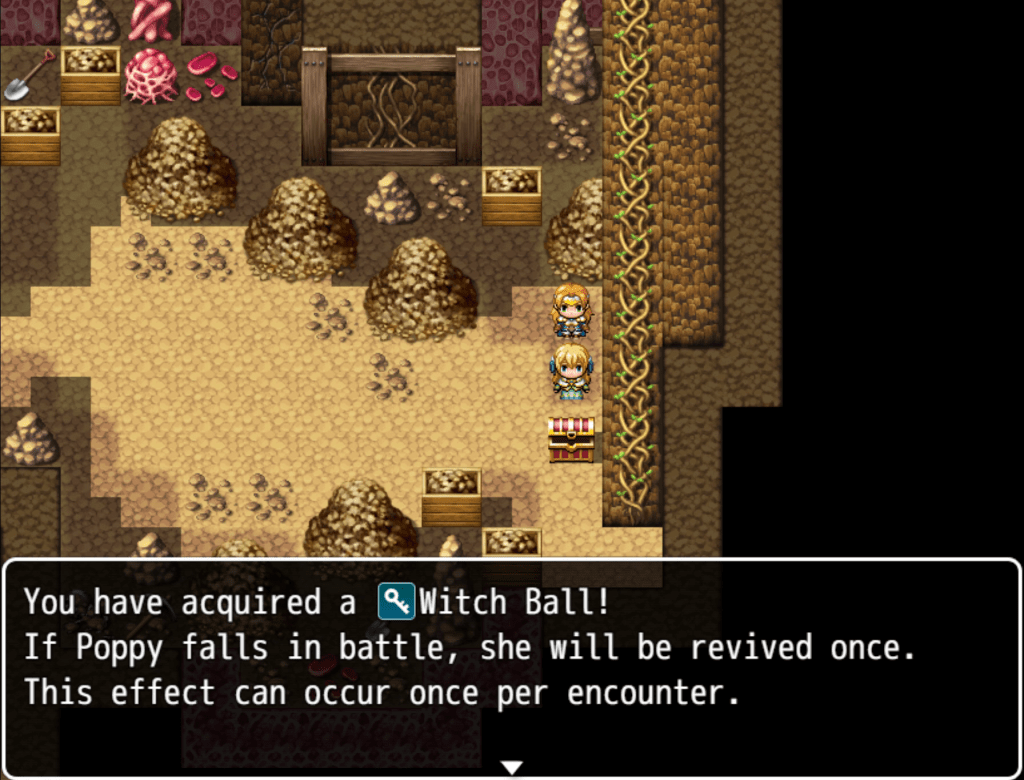This screenshot has width=1024, height=780.
Task: Click the Witch Ball message window
Action: click(x=511, y=660)
